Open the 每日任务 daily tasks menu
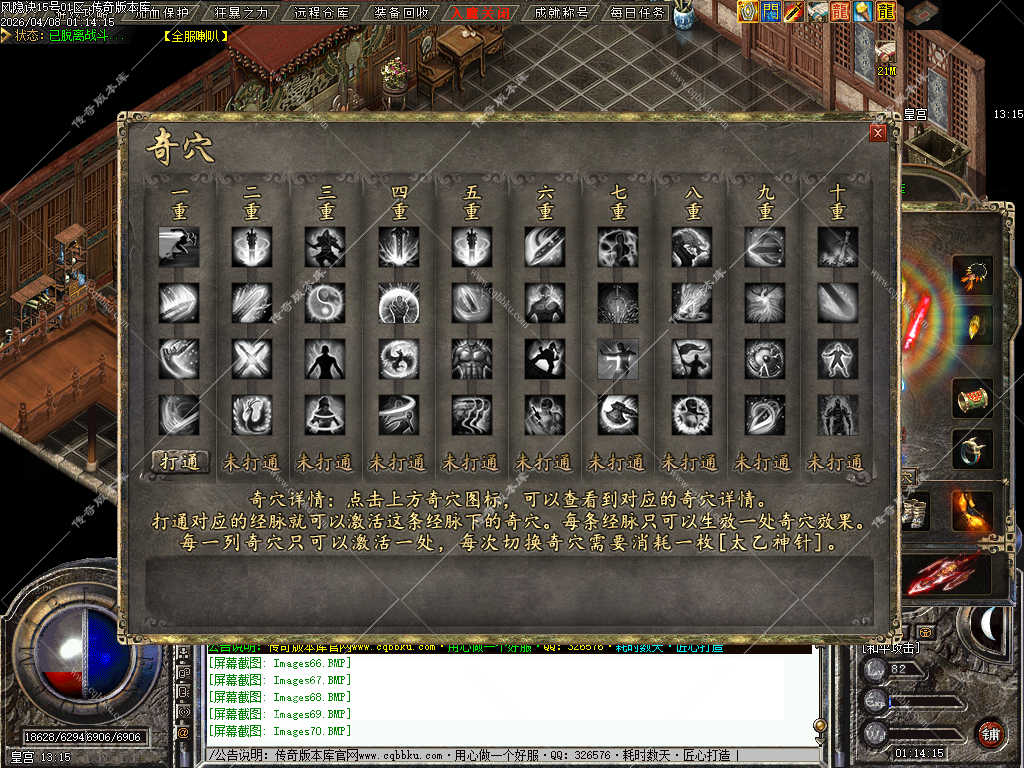 click(x=638, y=13)
